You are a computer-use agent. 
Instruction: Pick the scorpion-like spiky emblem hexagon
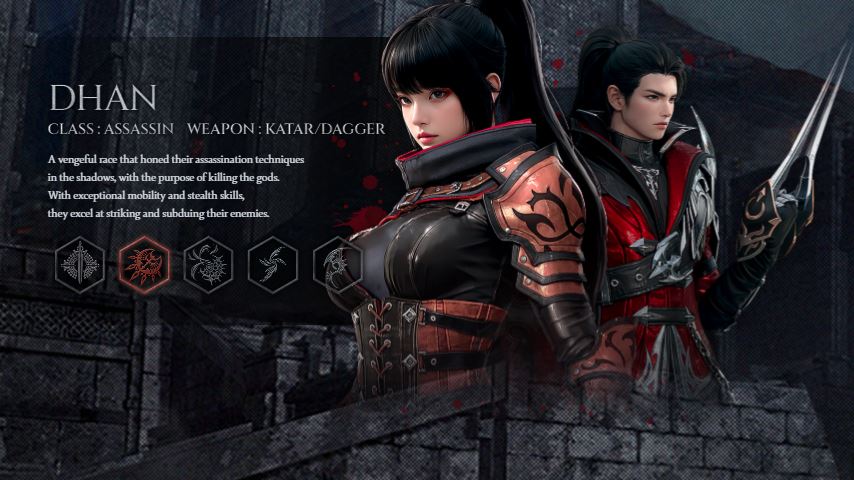tap(208, 265)
